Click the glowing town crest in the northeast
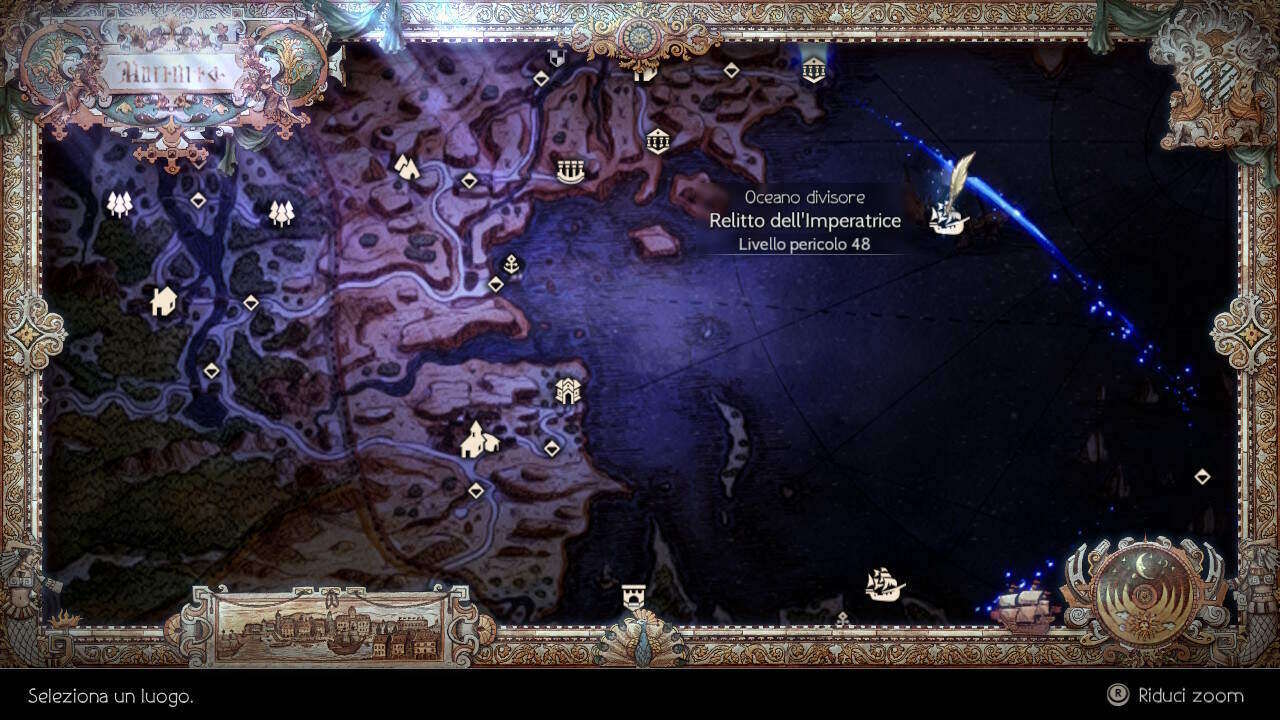The height and width of the screenshot is (720, 1280). point(813,70)
